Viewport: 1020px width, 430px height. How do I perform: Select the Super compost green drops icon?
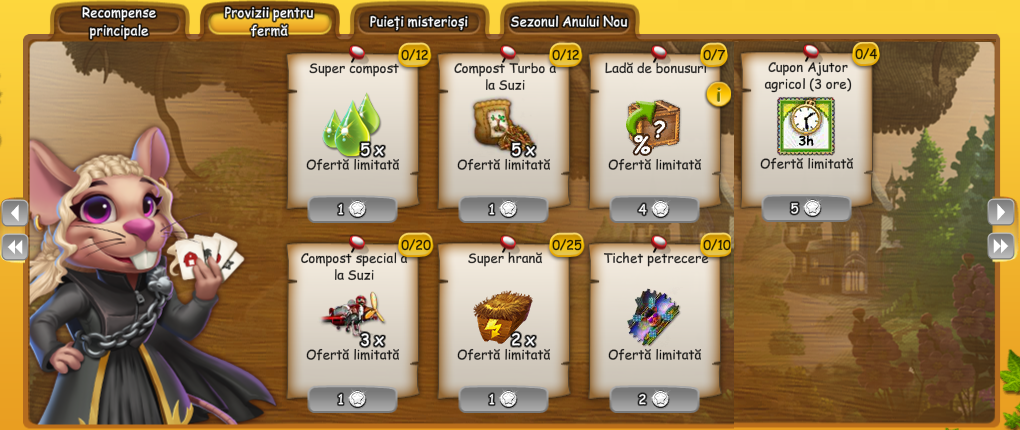coord(350,125)
